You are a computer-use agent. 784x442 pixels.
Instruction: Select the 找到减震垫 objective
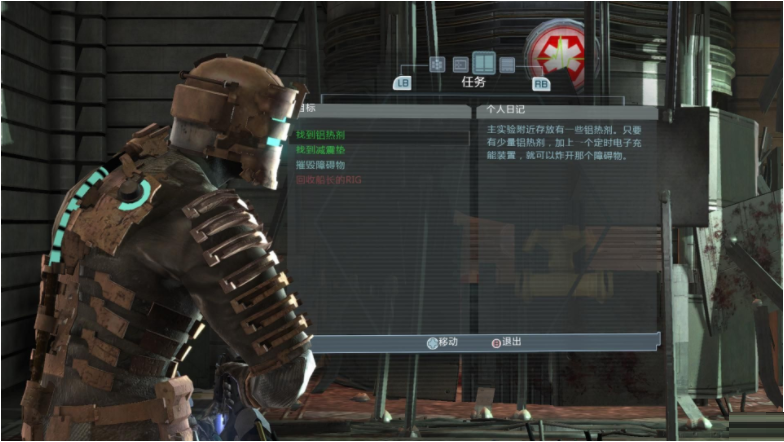pyautogui.click(x=320, y=149)
